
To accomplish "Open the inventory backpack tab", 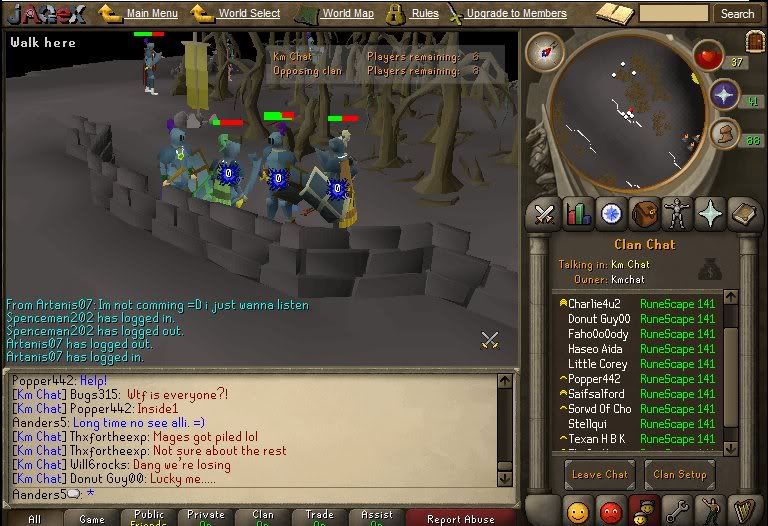I will [x=645, y=214].
